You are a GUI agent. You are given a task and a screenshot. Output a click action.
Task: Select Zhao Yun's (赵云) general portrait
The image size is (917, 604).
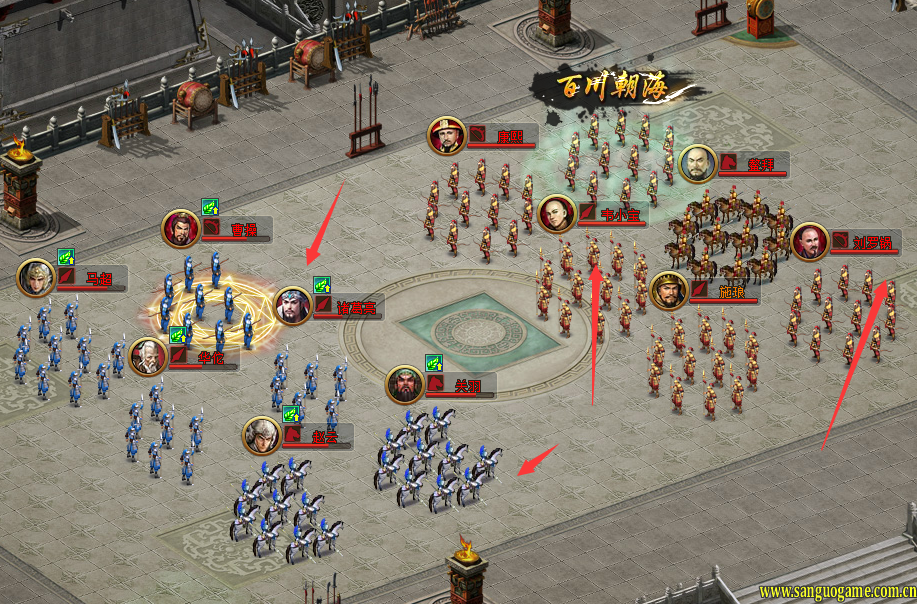tap(262, 435)
